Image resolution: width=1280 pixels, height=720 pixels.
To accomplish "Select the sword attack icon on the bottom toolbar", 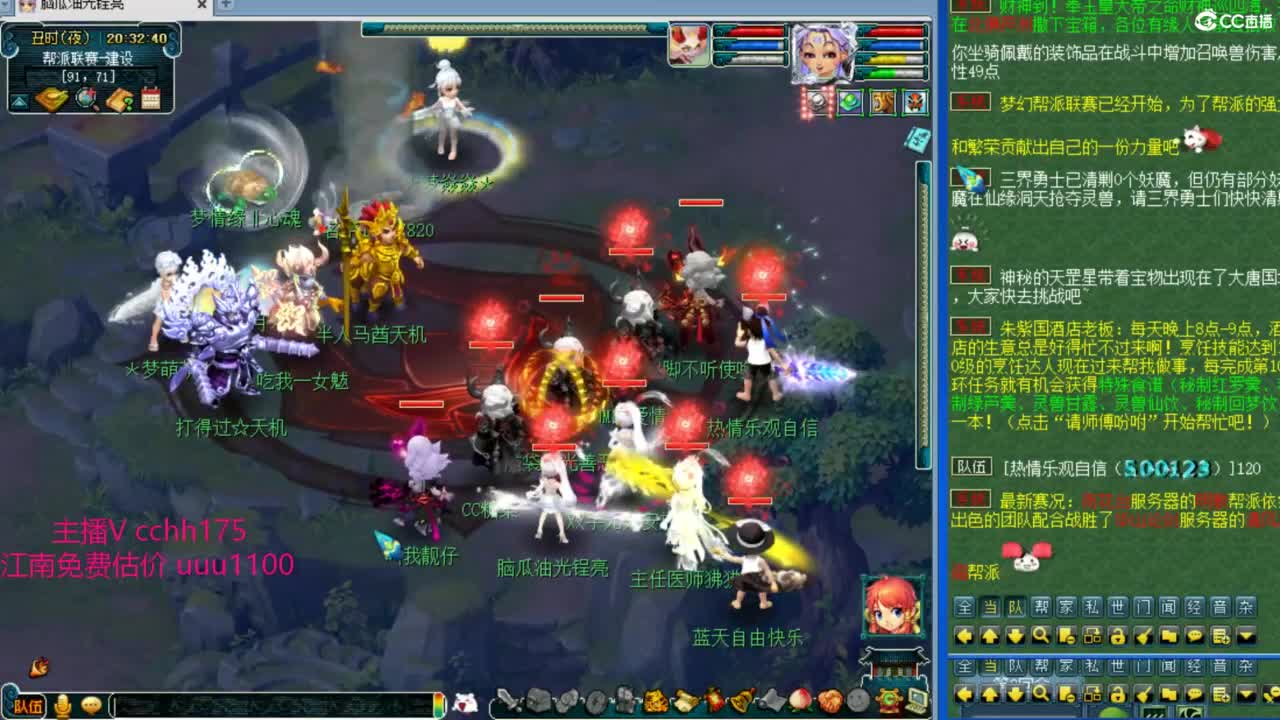I will point(507,701).
